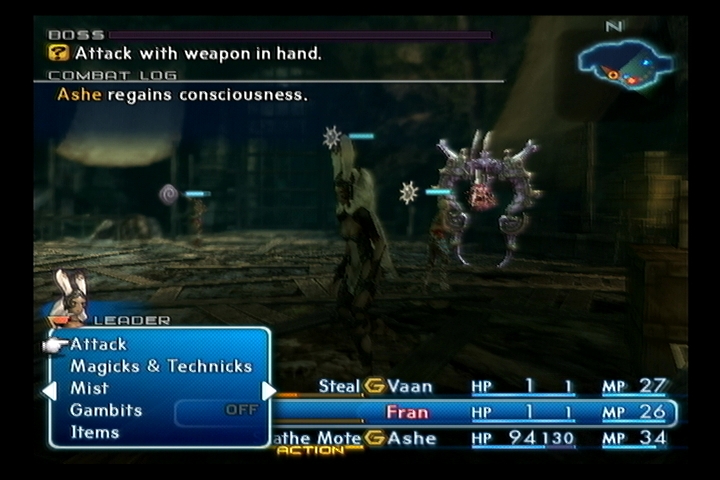The height and width of the screenshot is (480, 720).
Task: Open Magicks & Technicks menu
Action: 161,366
